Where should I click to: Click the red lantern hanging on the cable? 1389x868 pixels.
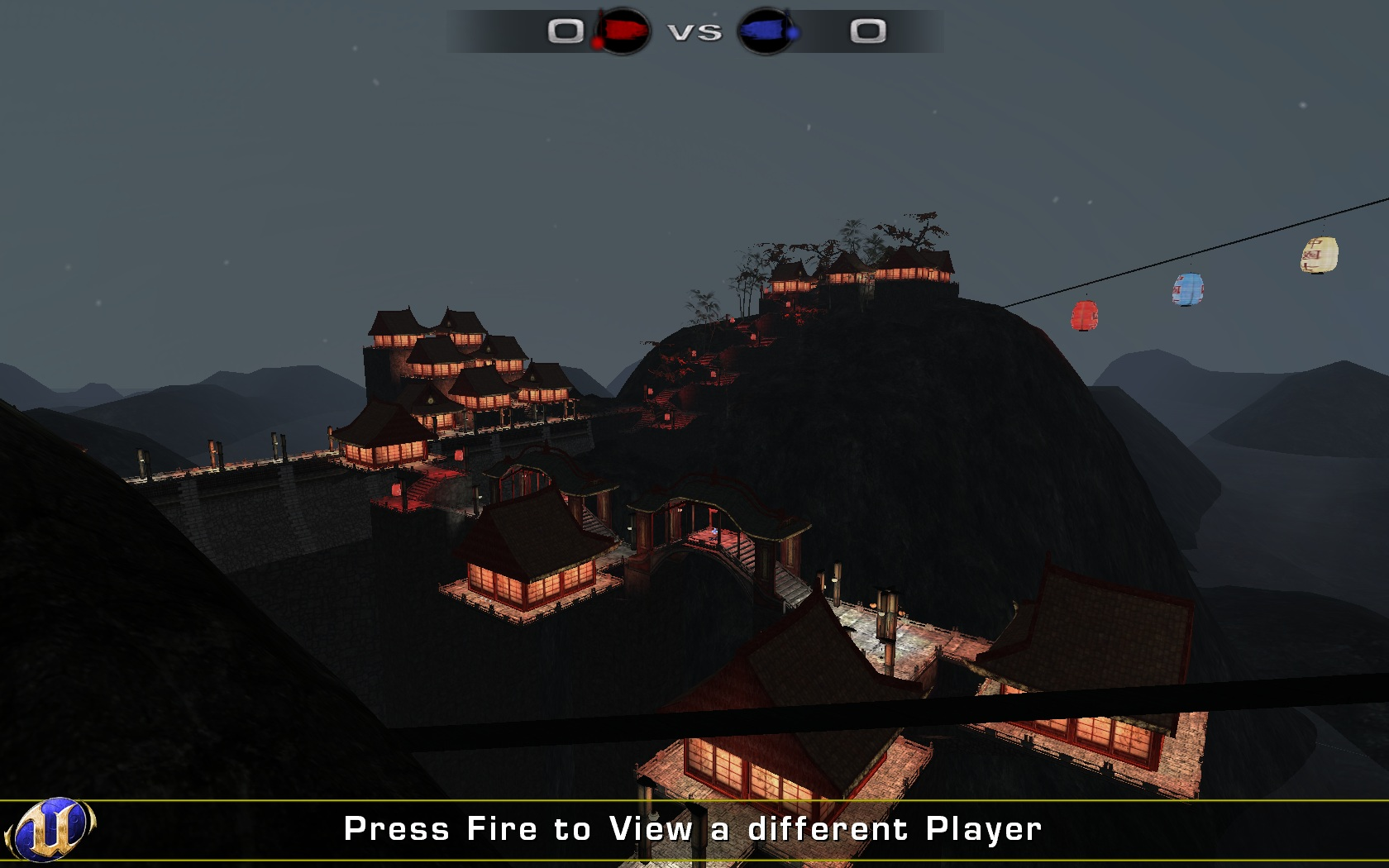(x=1083, y=317)
